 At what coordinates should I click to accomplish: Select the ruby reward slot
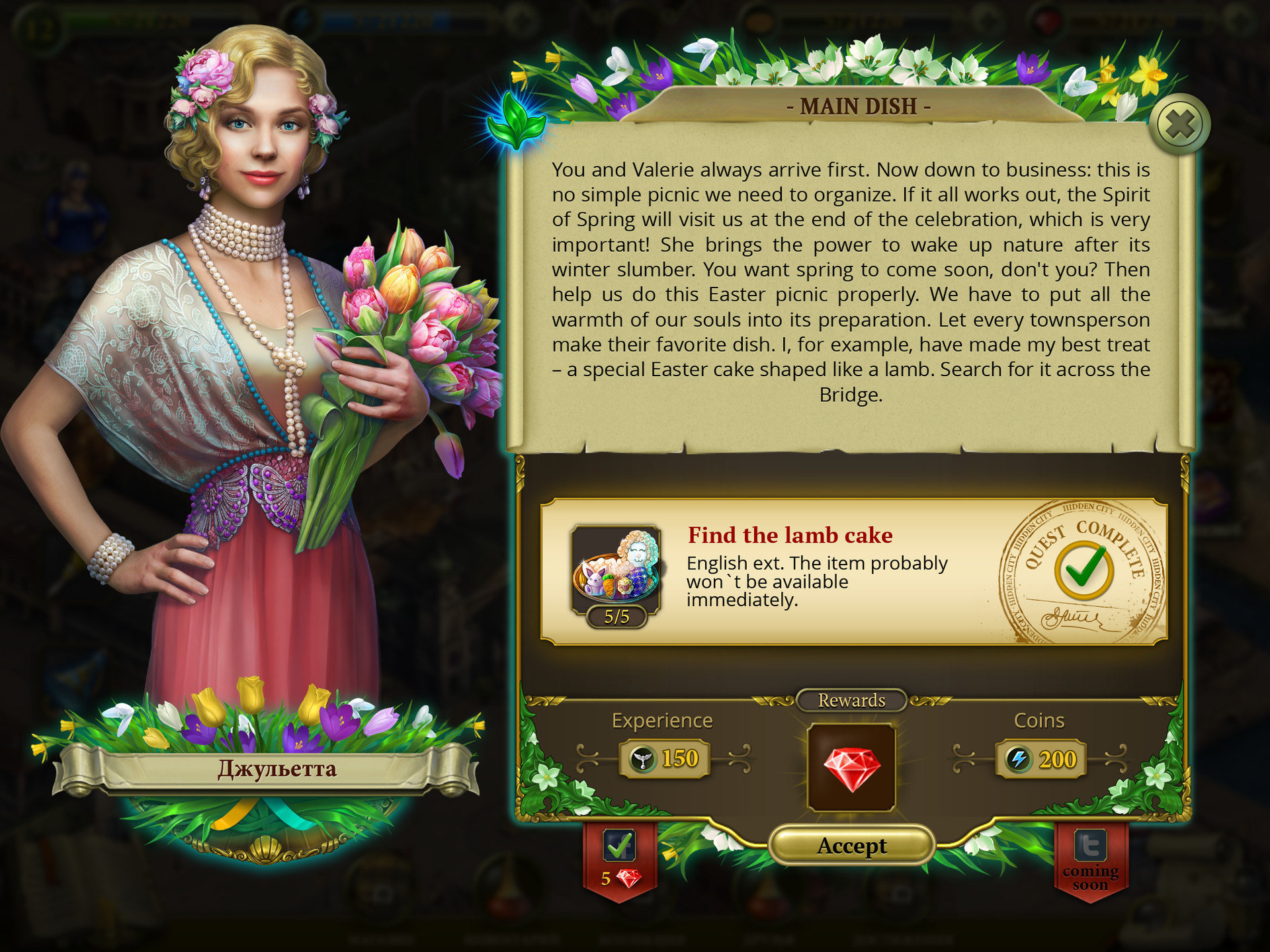[851, 767]
